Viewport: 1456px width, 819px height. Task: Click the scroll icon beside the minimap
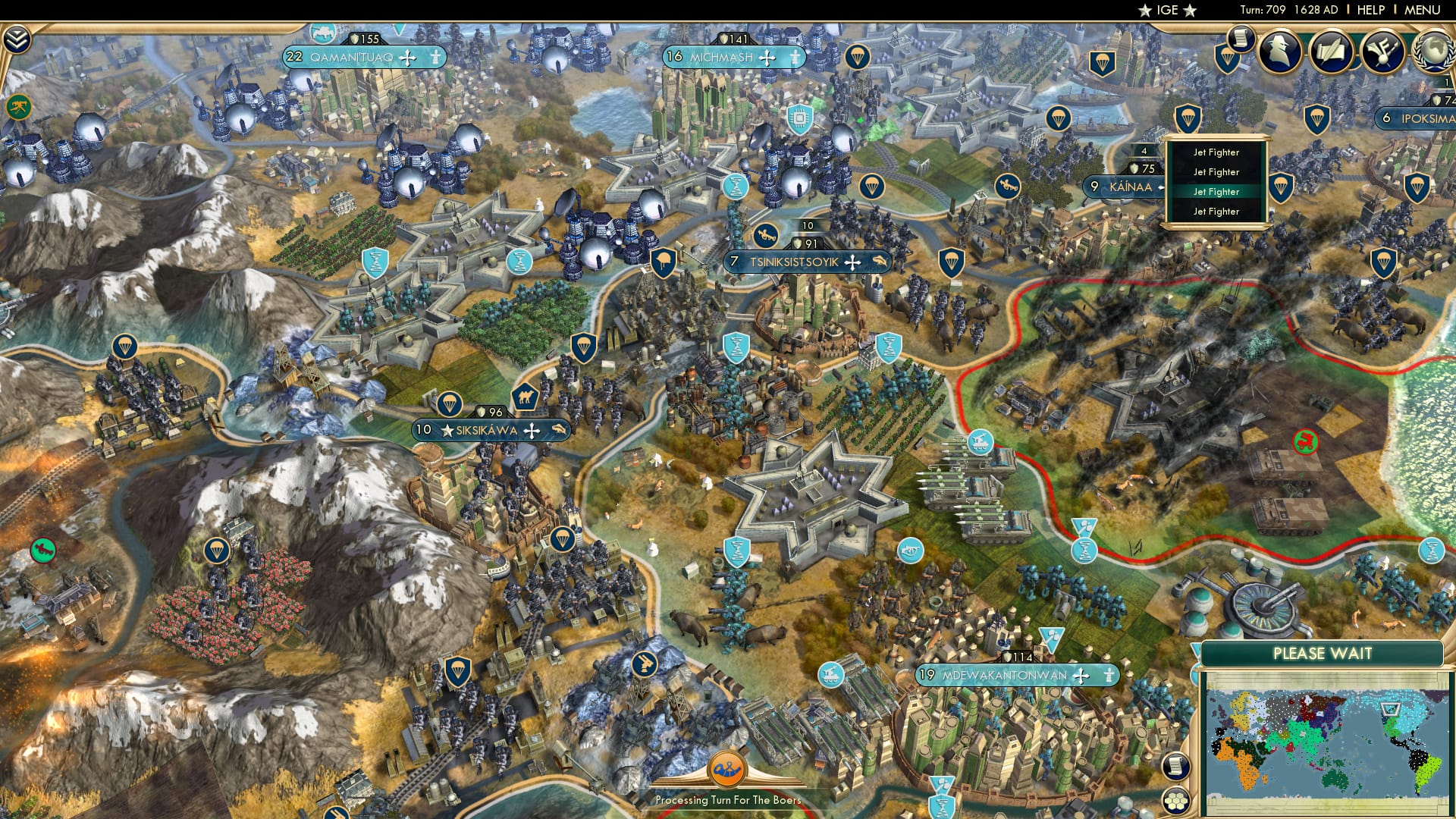1176,767
